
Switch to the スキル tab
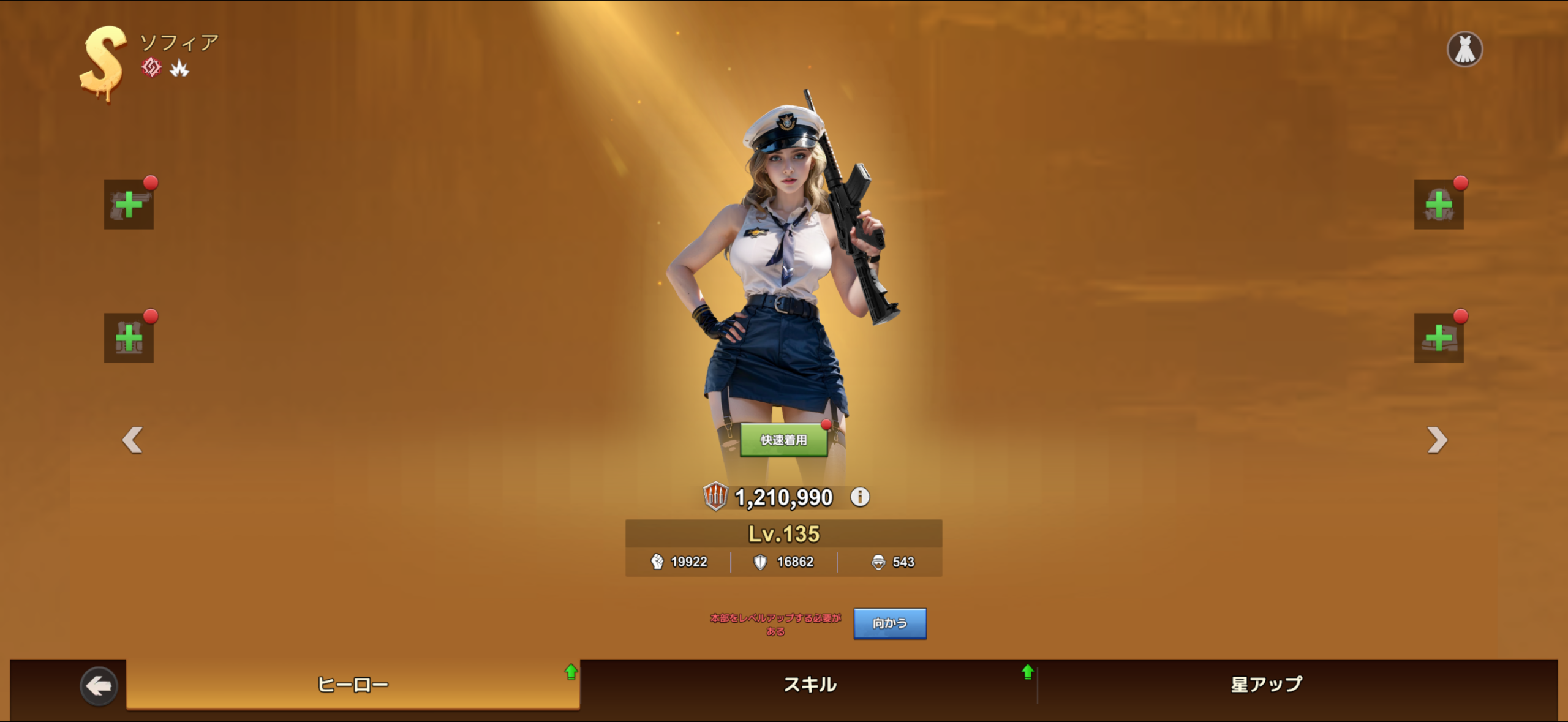[x=809, y=684]
